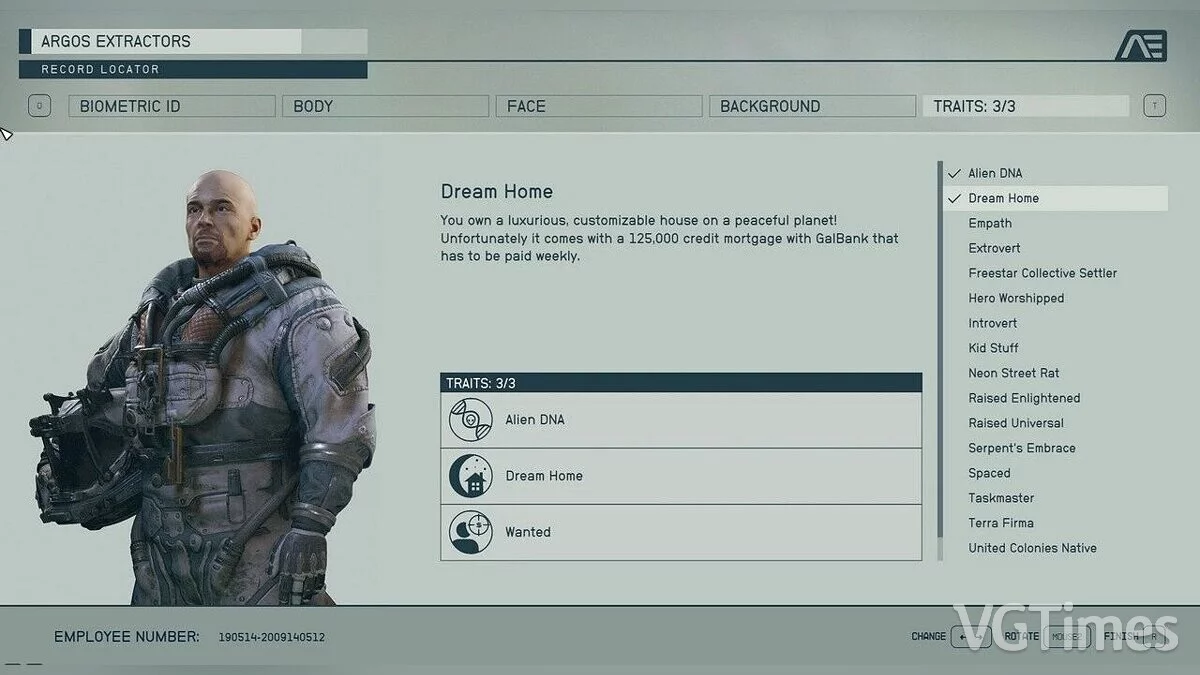This screenshot has height=675, width=1200.
Task: Go to the Face tab
Action: coord(598,106)
